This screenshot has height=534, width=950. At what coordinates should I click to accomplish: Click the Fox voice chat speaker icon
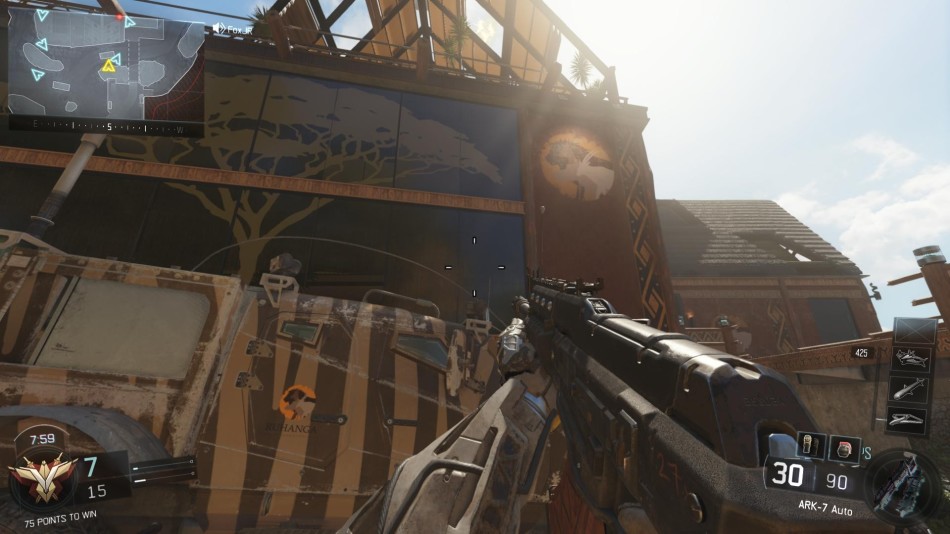[x=219, y=29]
